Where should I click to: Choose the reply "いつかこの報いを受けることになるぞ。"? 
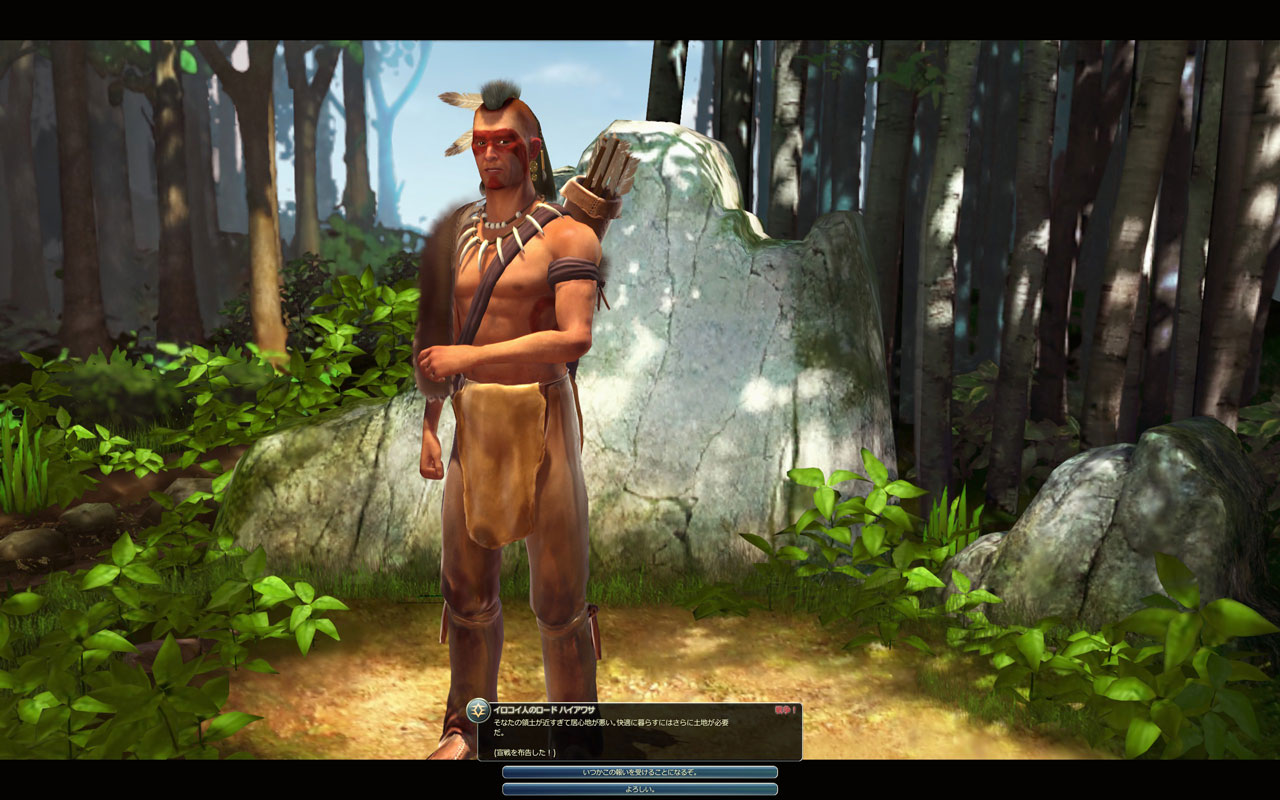pos(640,772)
